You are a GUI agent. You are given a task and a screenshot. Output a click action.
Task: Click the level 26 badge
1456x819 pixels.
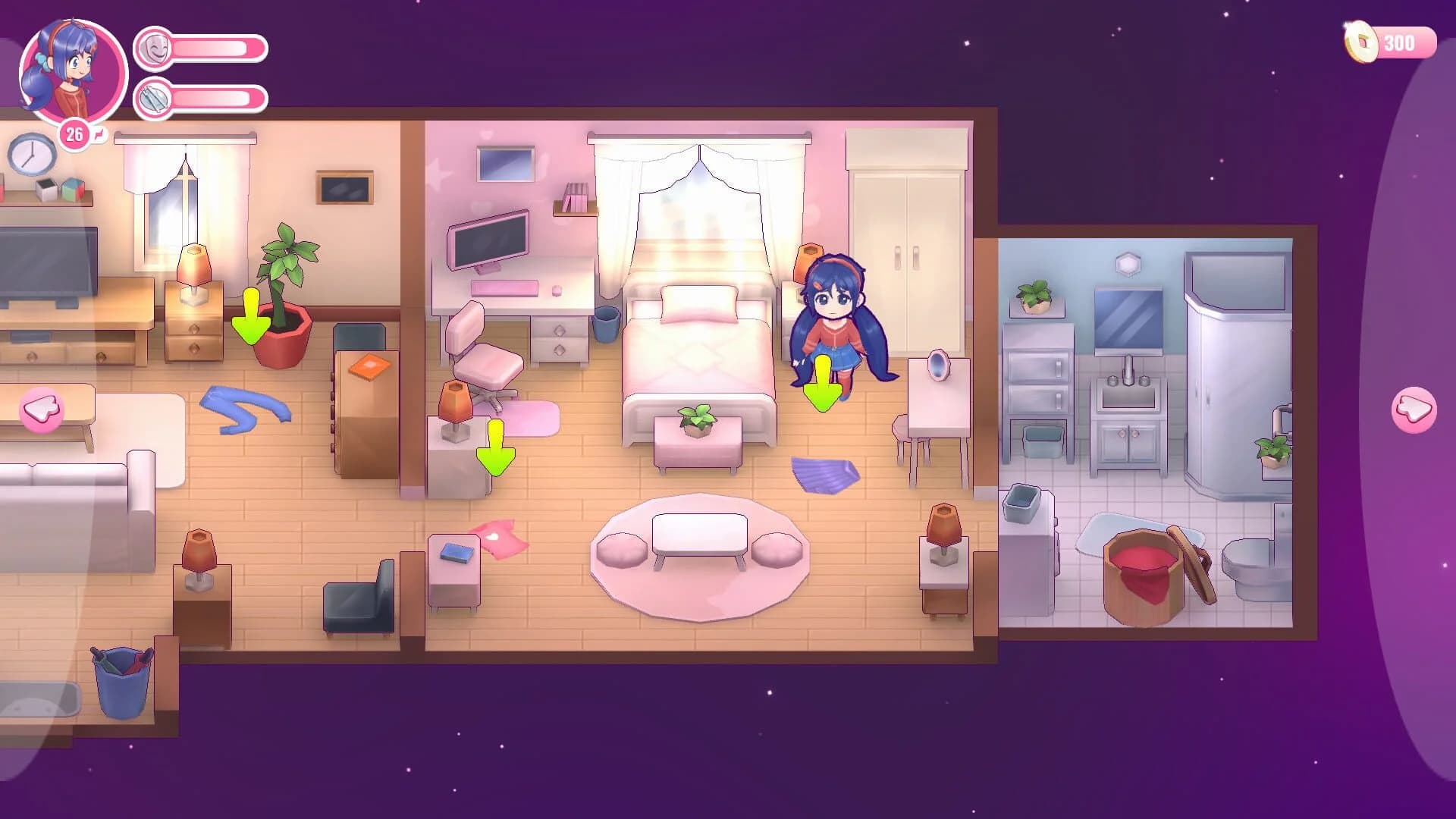coord(74,133)
